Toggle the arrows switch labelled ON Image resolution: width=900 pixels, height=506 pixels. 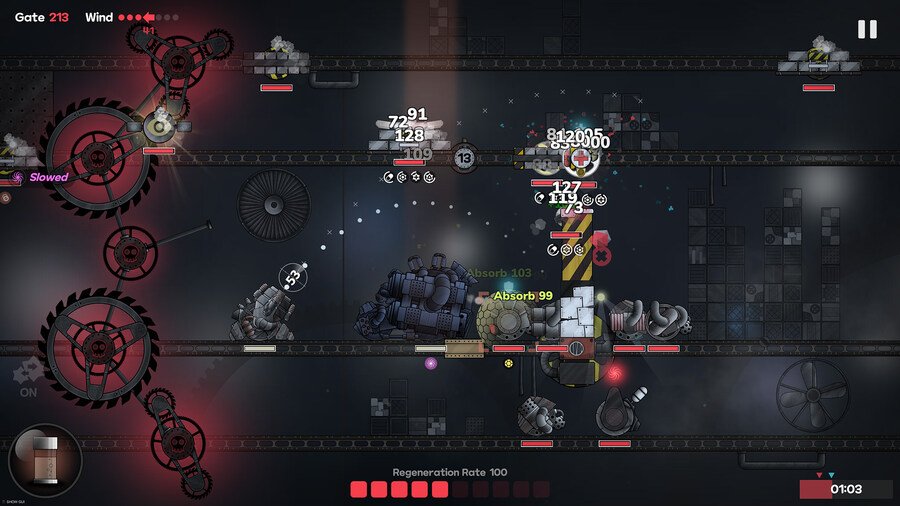tap(27, 377)
